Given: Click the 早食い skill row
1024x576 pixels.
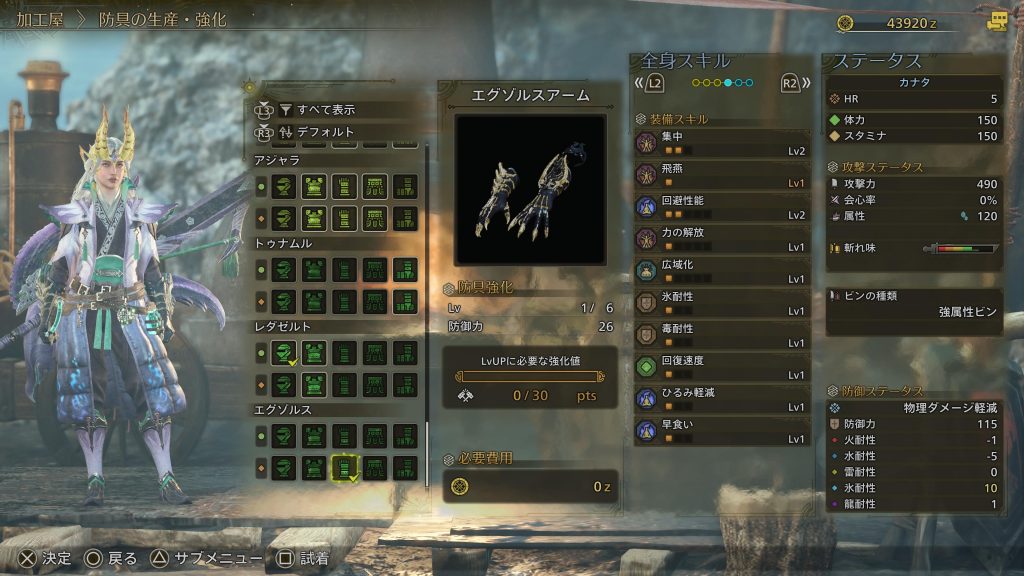Looking at the screenshot, I should pyautogui.click(x=722, y=431).
